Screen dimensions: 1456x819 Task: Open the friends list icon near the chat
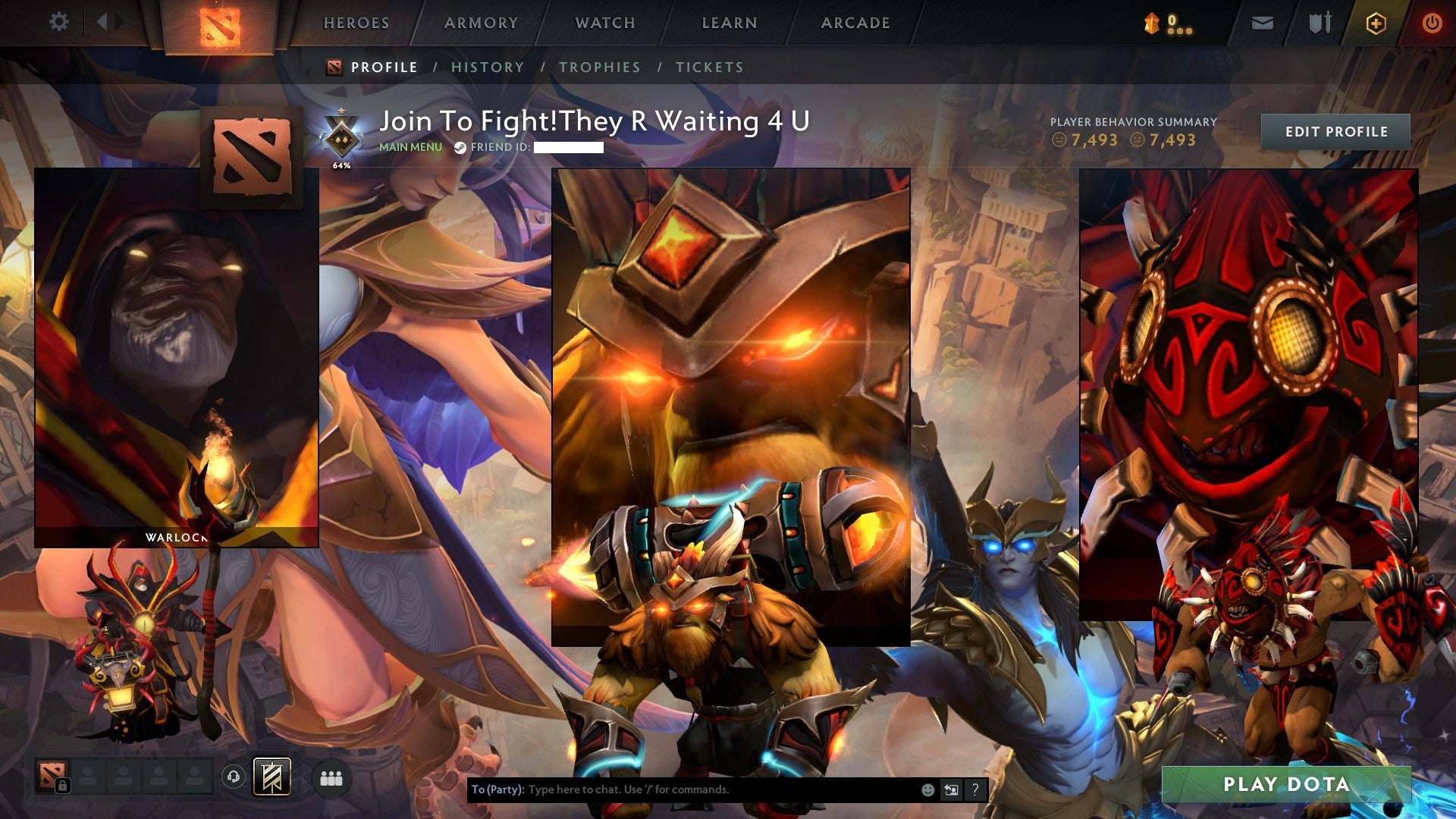tap(332, 777)
